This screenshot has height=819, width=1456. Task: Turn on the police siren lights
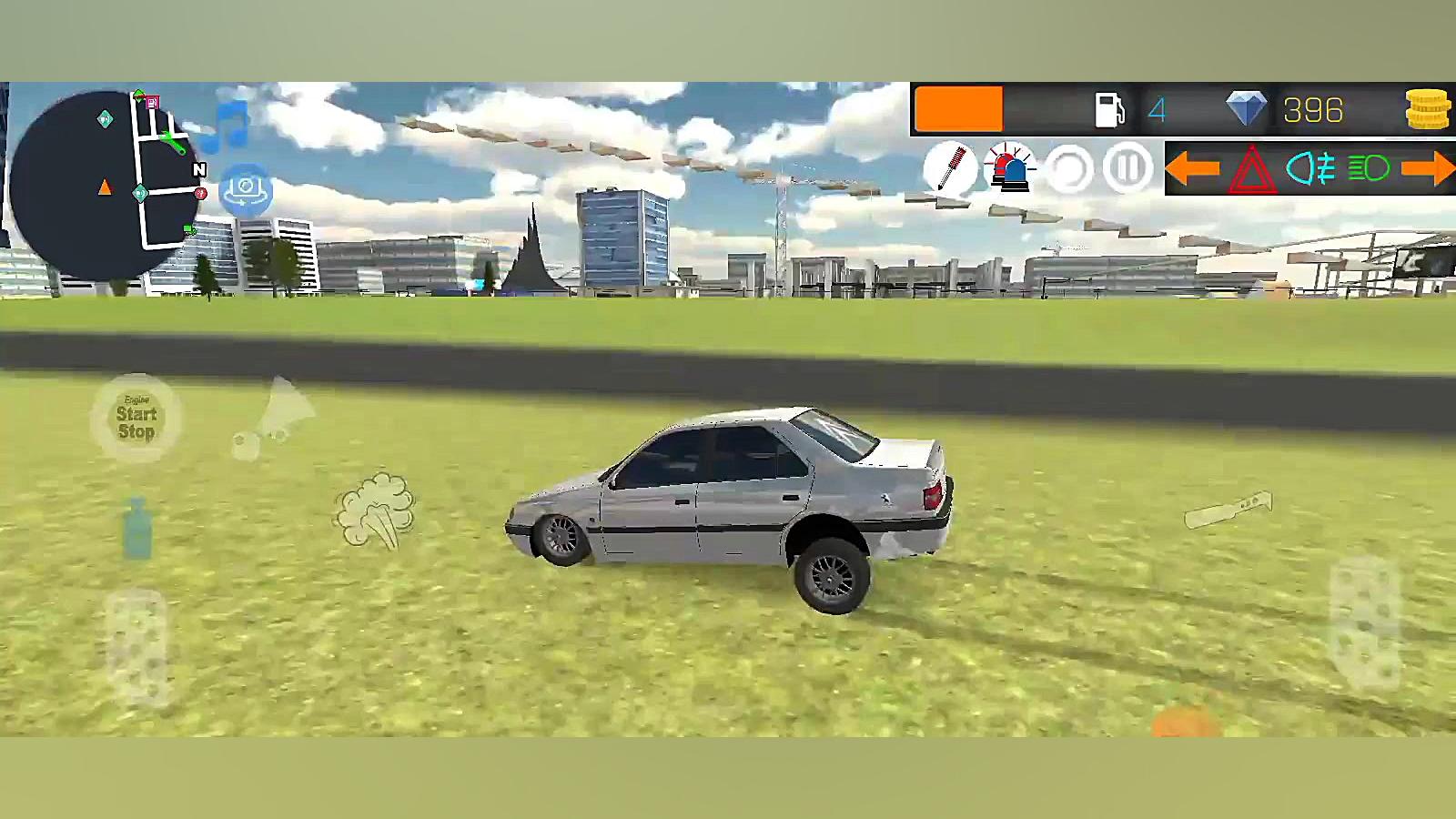point(1009,168)
